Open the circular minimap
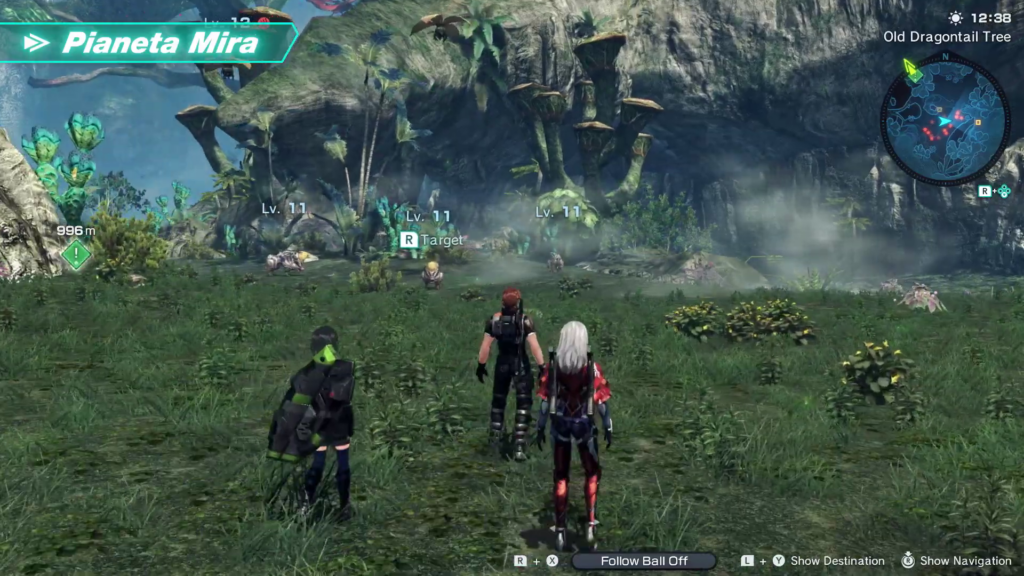Image resolution: width=1024 pixels, height=576 pixels. click(945, 121)
